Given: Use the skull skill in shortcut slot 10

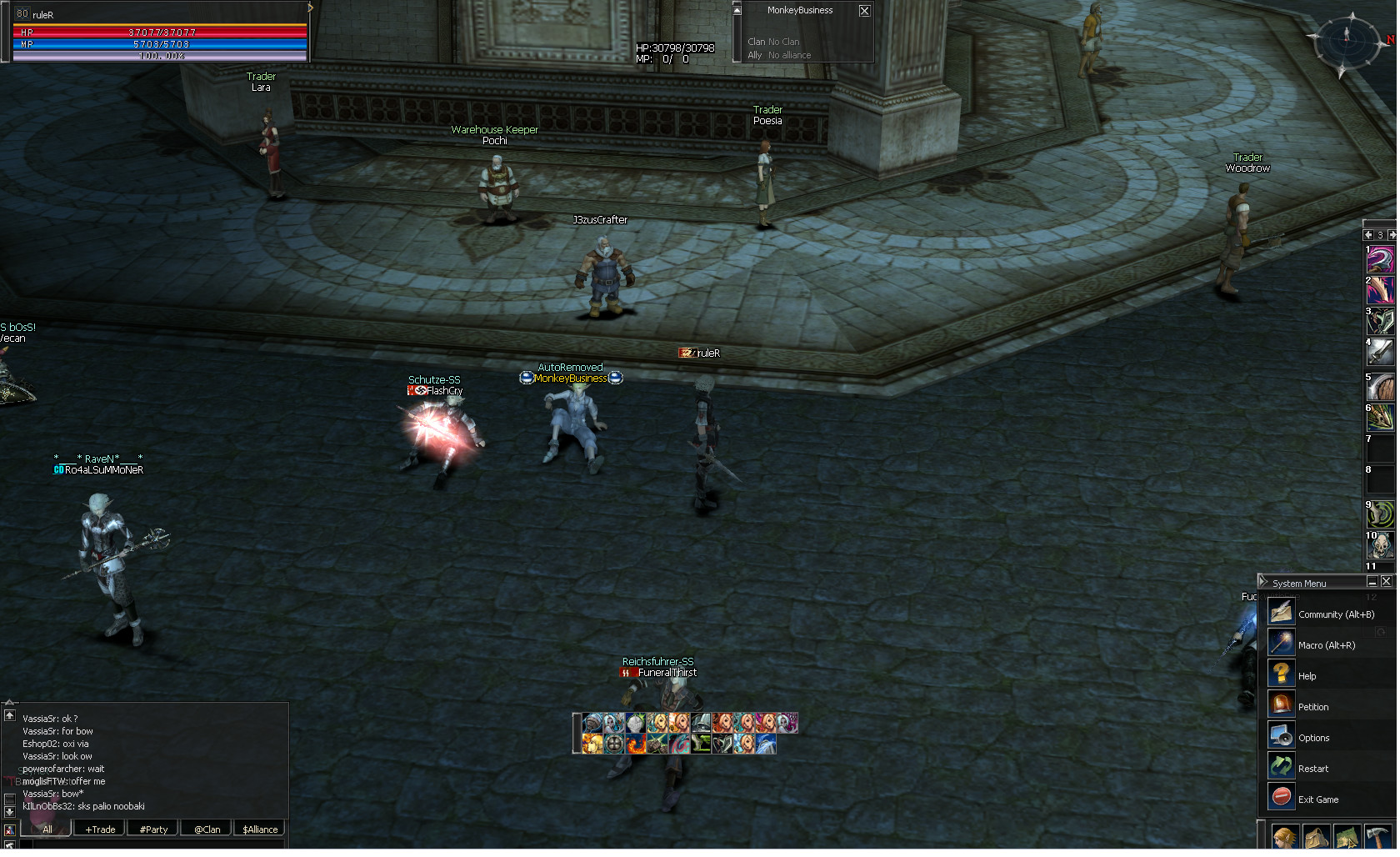Looking at the screenshot, I should coord(1381,546).
